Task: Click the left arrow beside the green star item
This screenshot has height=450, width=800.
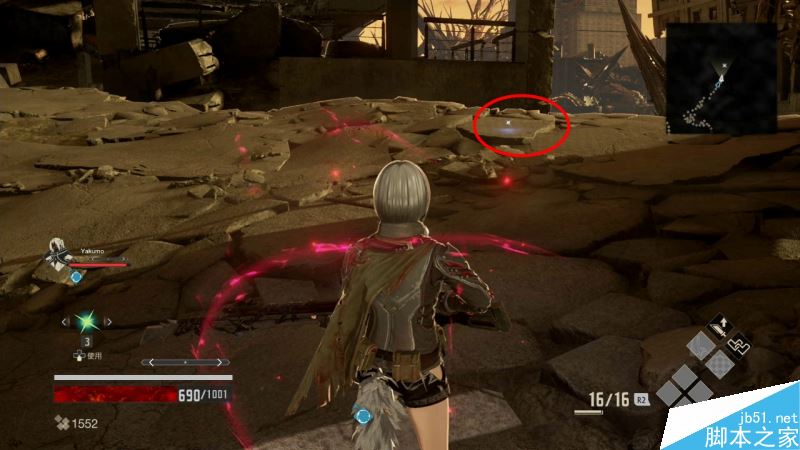Action: coord(64,322)
